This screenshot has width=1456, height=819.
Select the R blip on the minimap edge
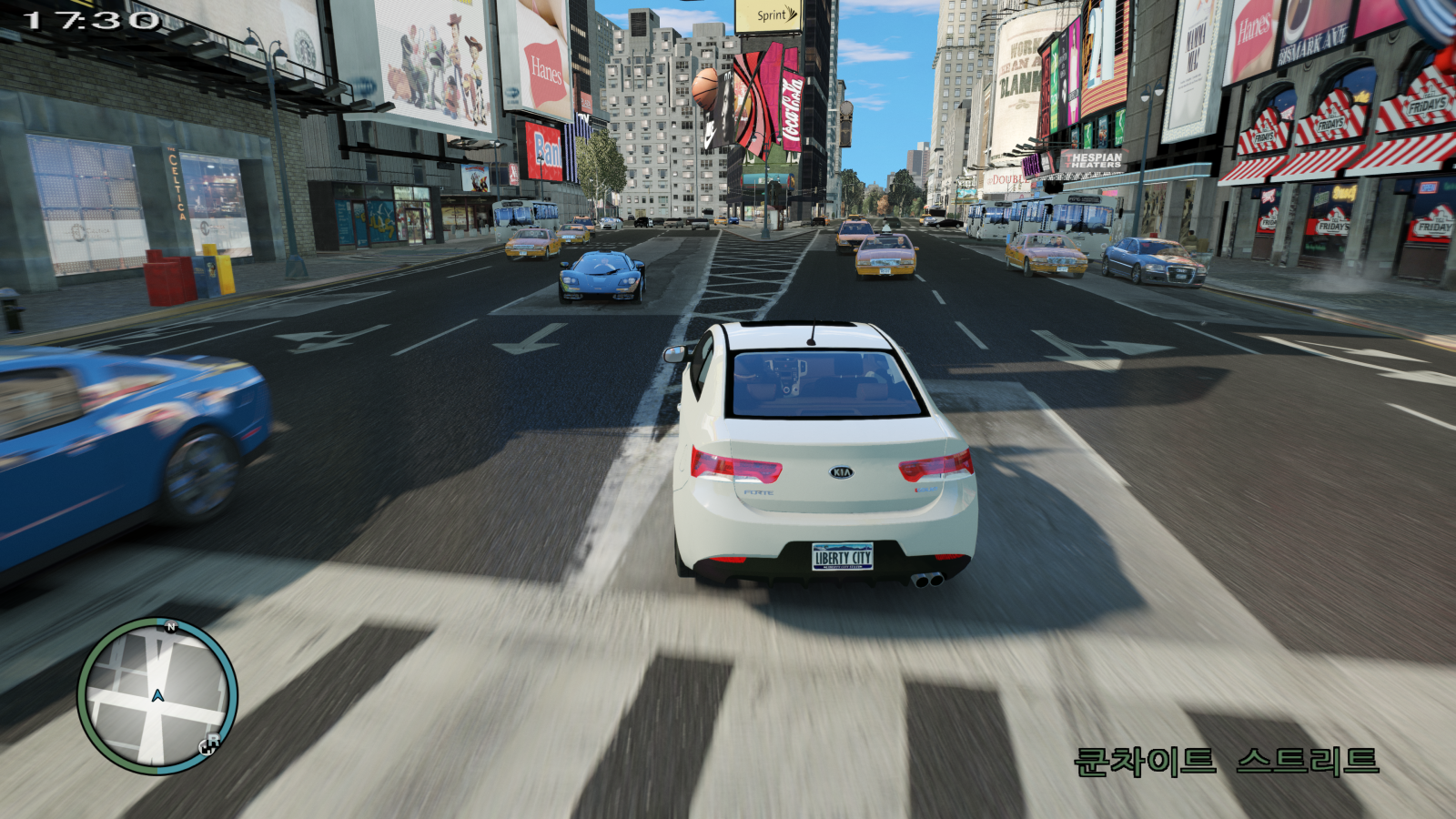click(209, 744)
